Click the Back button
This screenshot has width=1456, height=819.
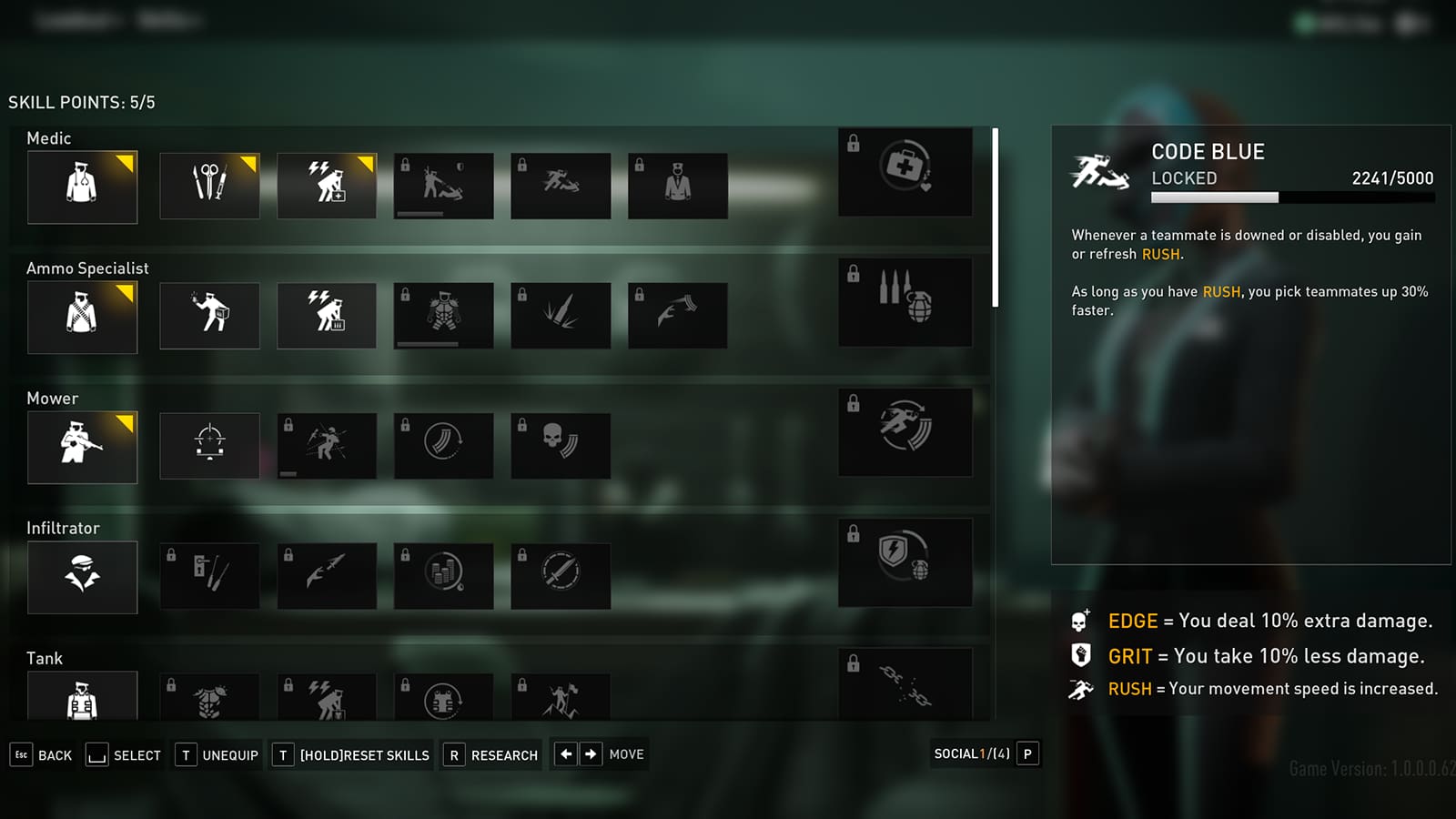coord(41,754)
